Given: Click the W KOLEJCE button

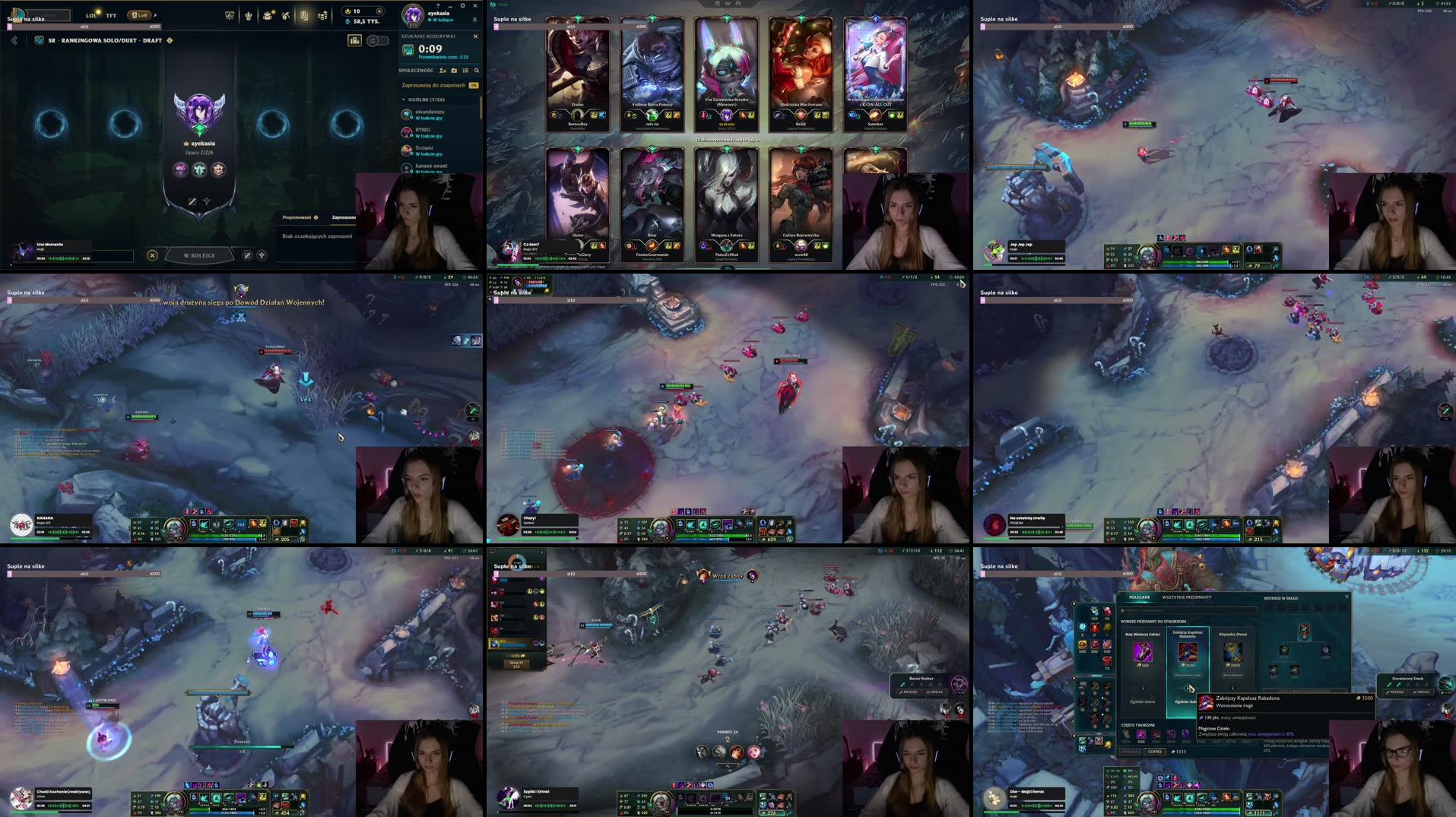Looking at the screenshot, I should [x=201, y=255].
